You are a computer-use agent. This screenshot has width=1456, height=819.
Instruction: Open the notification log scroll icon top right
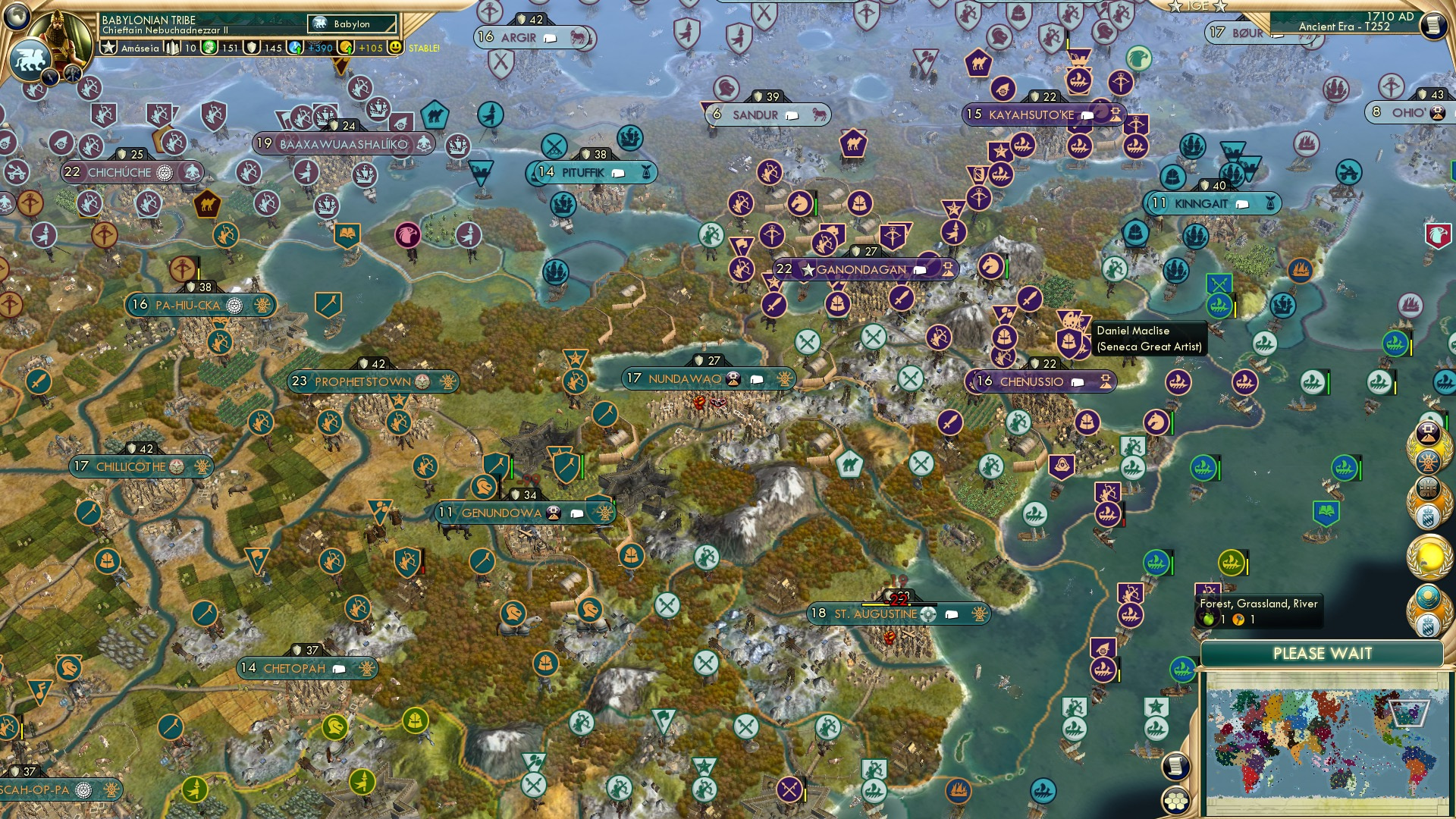1433,24
